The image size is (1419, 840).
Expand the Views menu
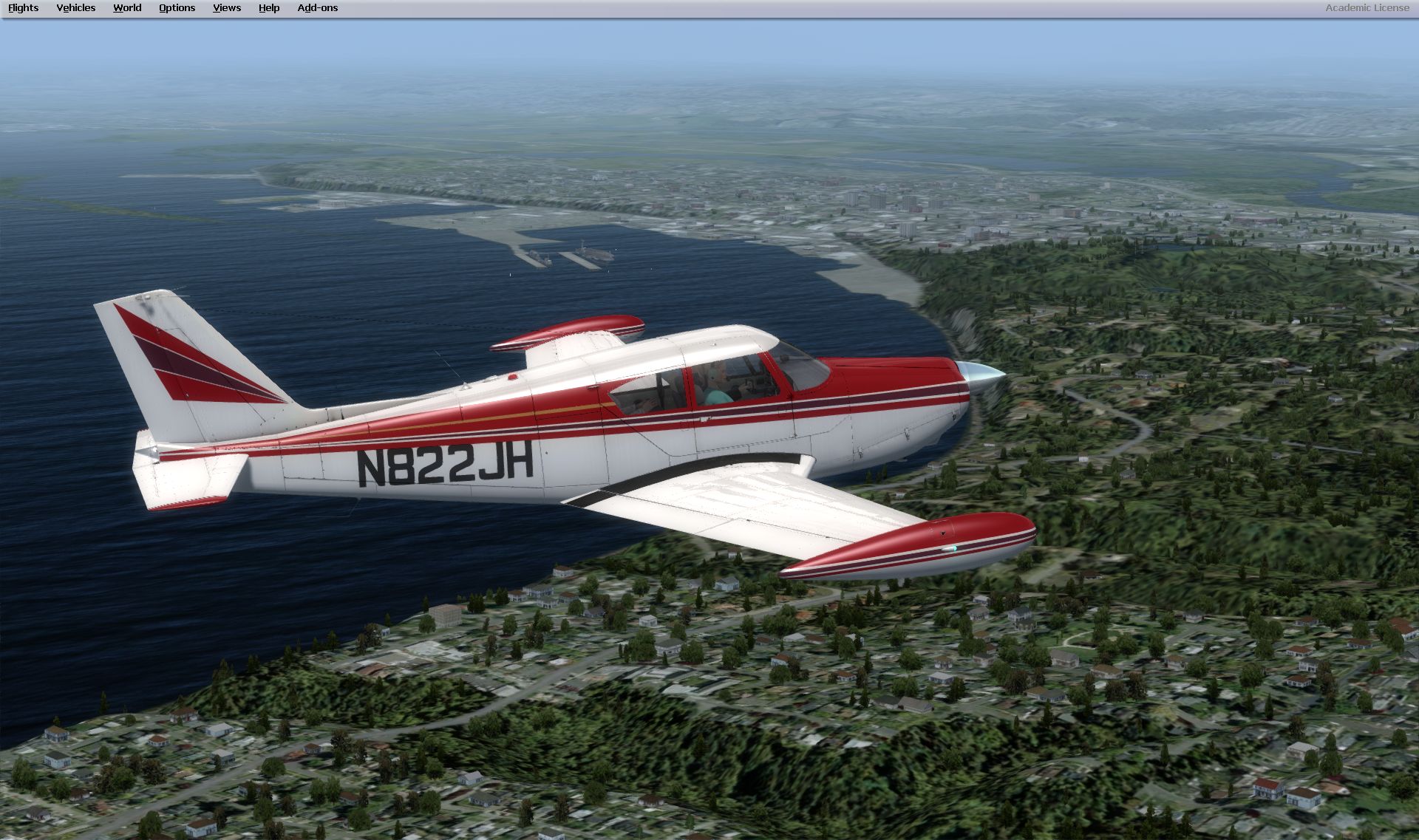(x=226, y=8)
